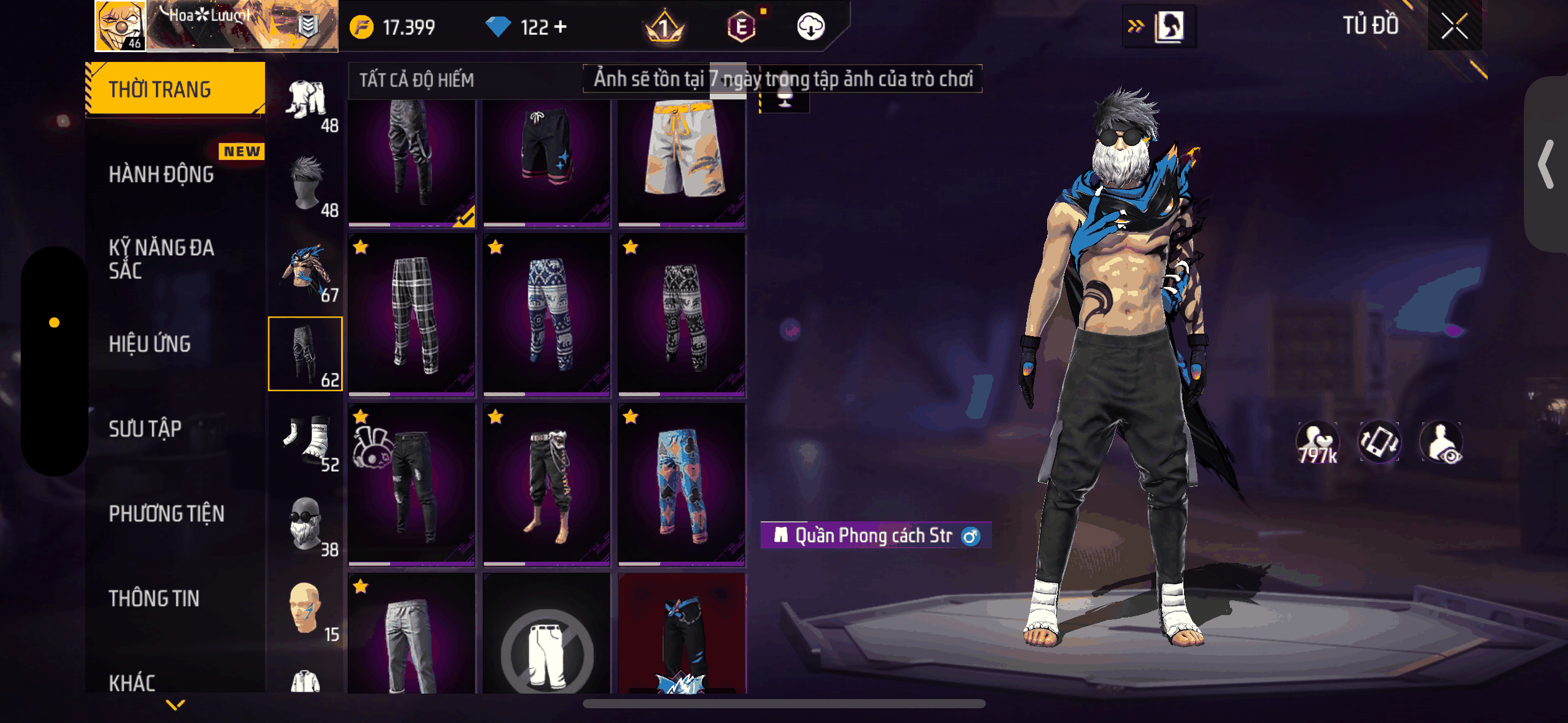Switch to the HÀNH ĐỘNG tab
Screen dimensions: 1568x723
[x=161, y=175]
